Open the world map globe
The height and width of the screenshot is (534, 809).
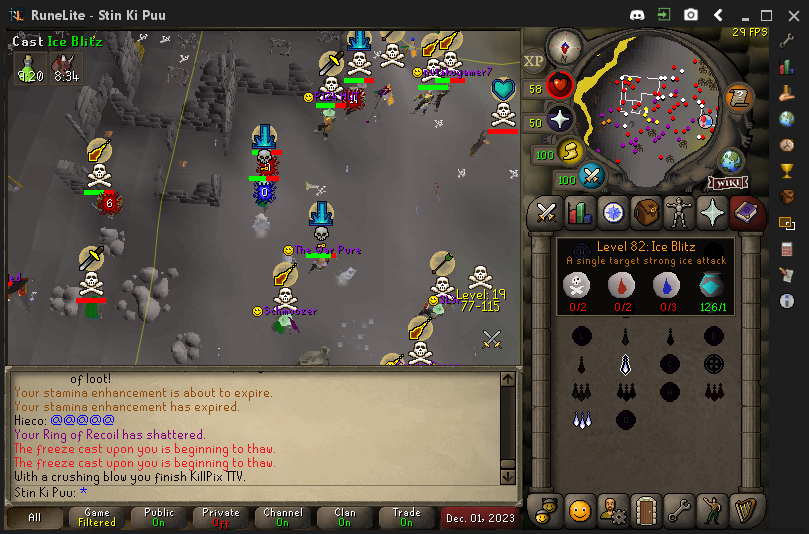click(x=731, y=160)
